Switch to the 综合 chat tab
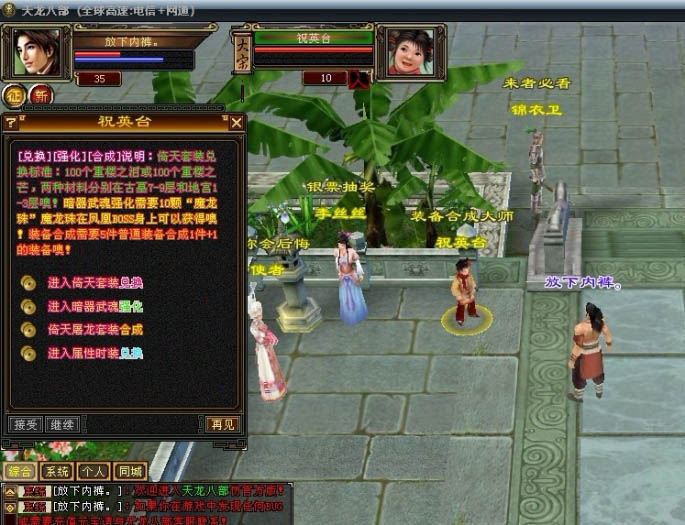The width and height of the screenshot is (685, 525). click(x=20, y=471)
